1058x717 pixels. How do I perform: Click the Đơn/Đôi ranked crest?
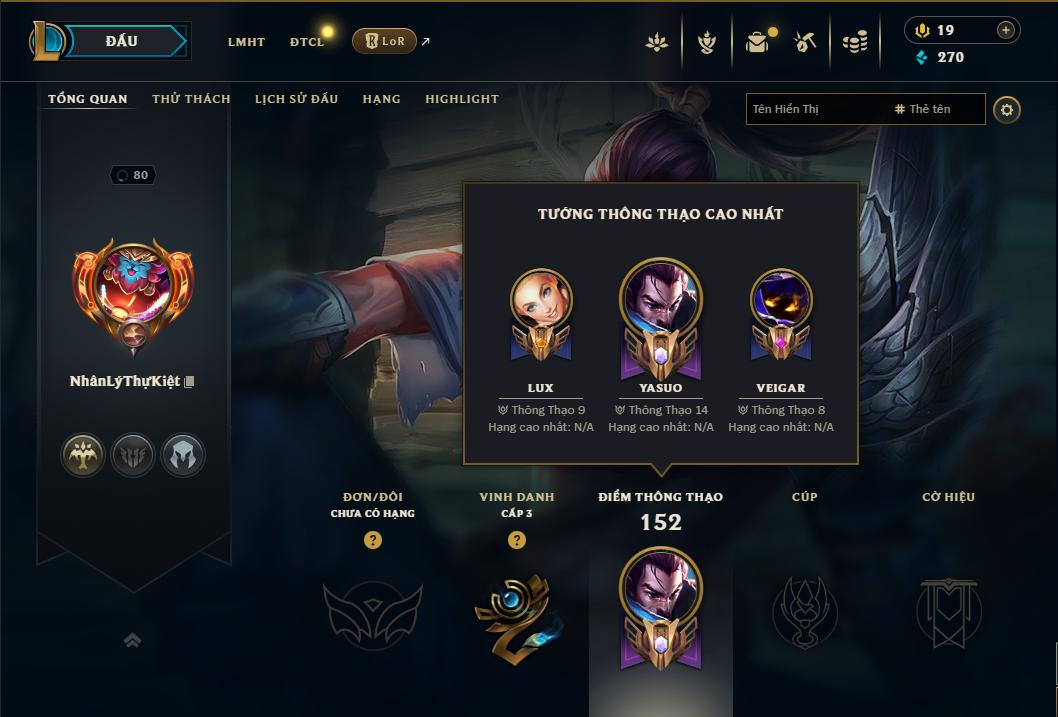pyautogui.click(x=372, y=612)
